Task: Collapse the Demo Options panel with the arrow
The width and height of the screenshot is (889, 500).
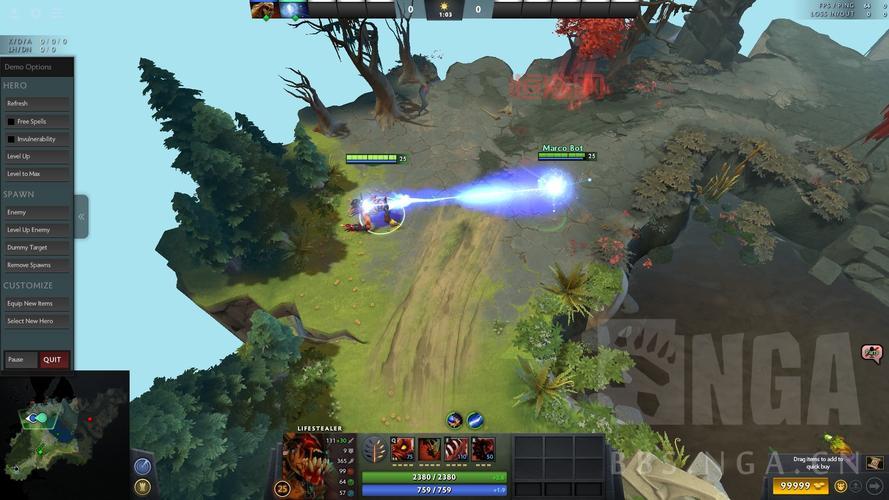Action: pos(81,216)
